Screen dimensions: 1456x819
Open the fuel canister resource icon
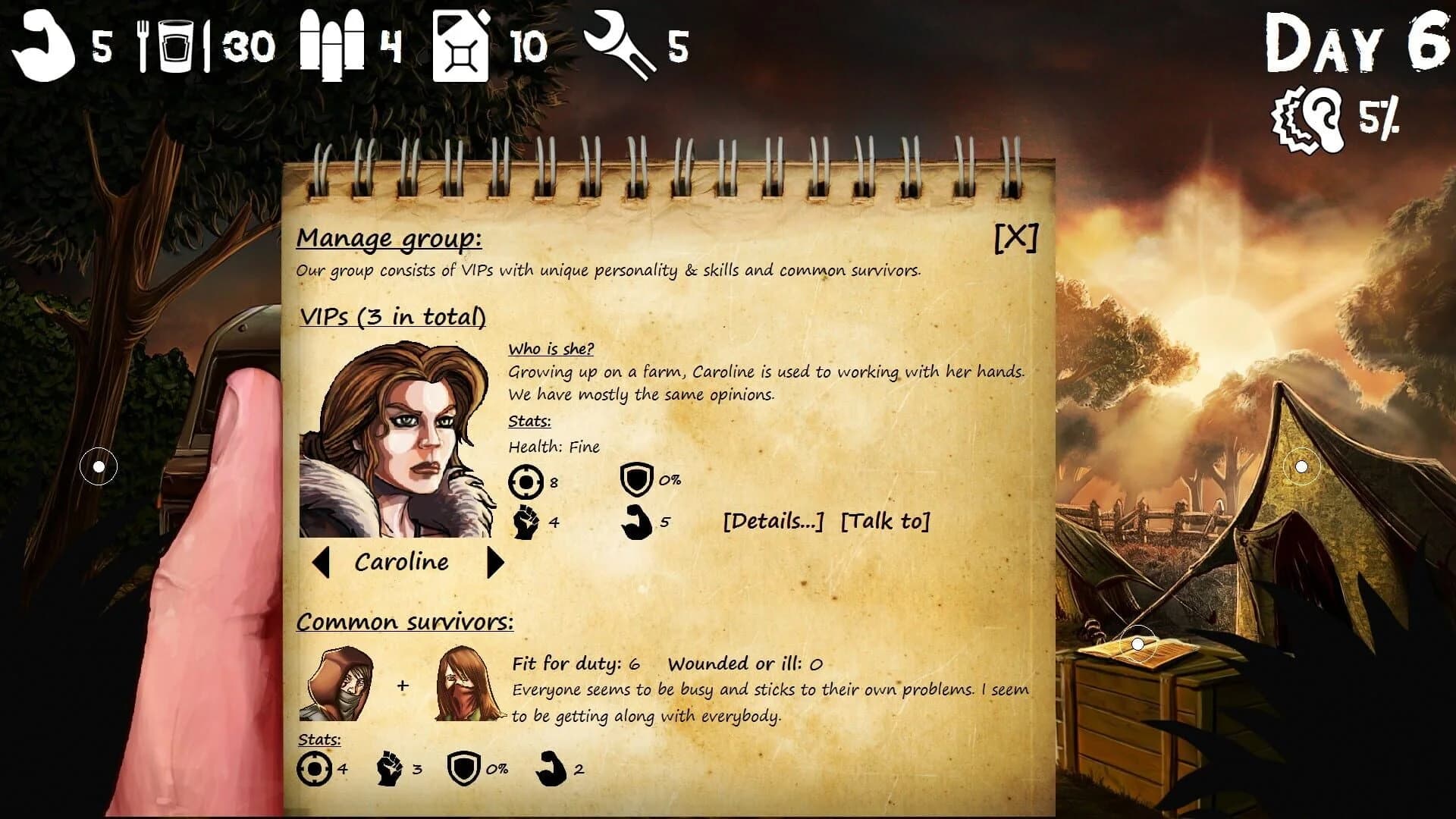(460, 47)
